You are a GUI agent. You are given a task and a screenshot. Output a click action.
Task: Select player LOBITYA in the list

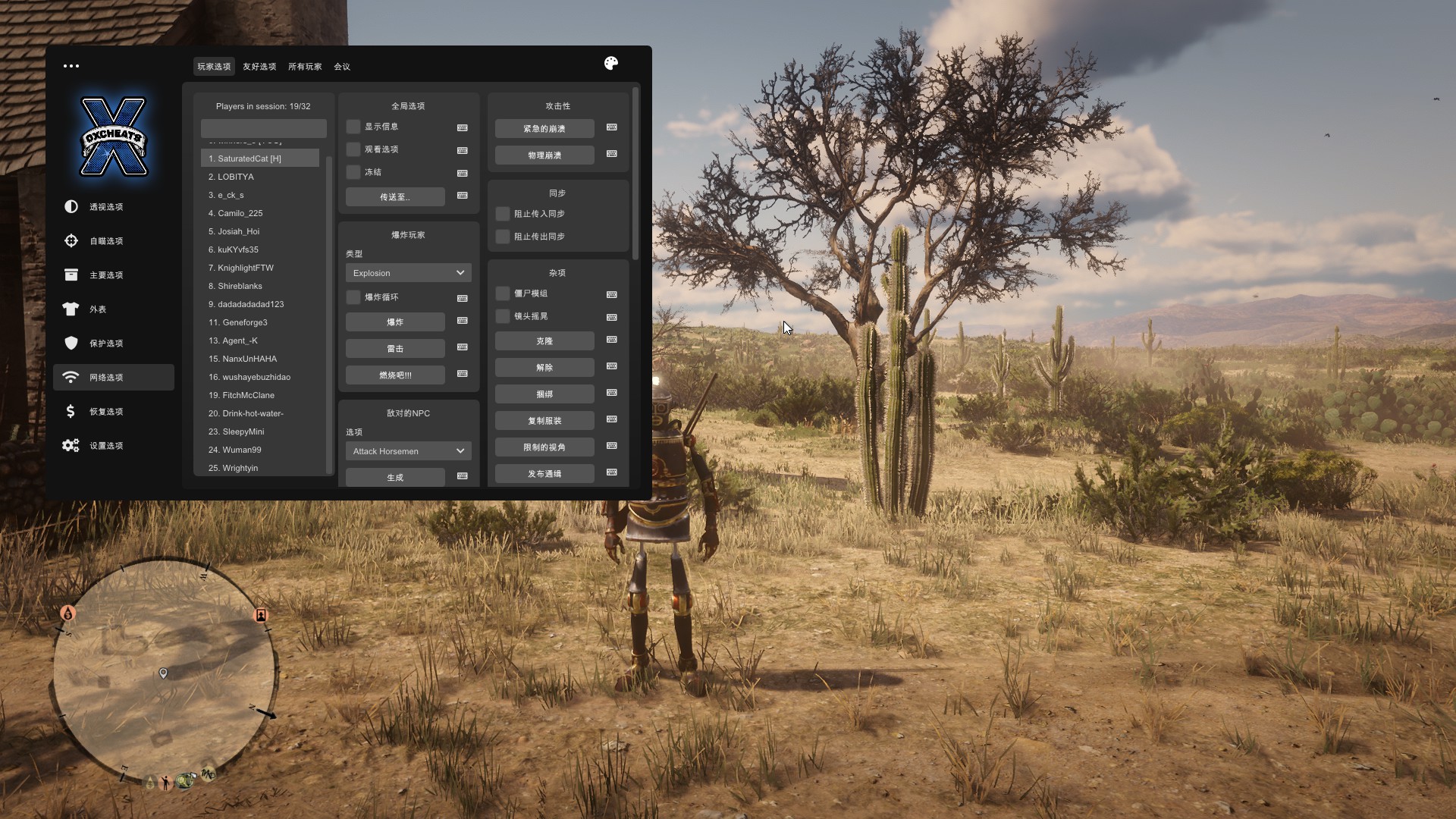click(236, 177)
